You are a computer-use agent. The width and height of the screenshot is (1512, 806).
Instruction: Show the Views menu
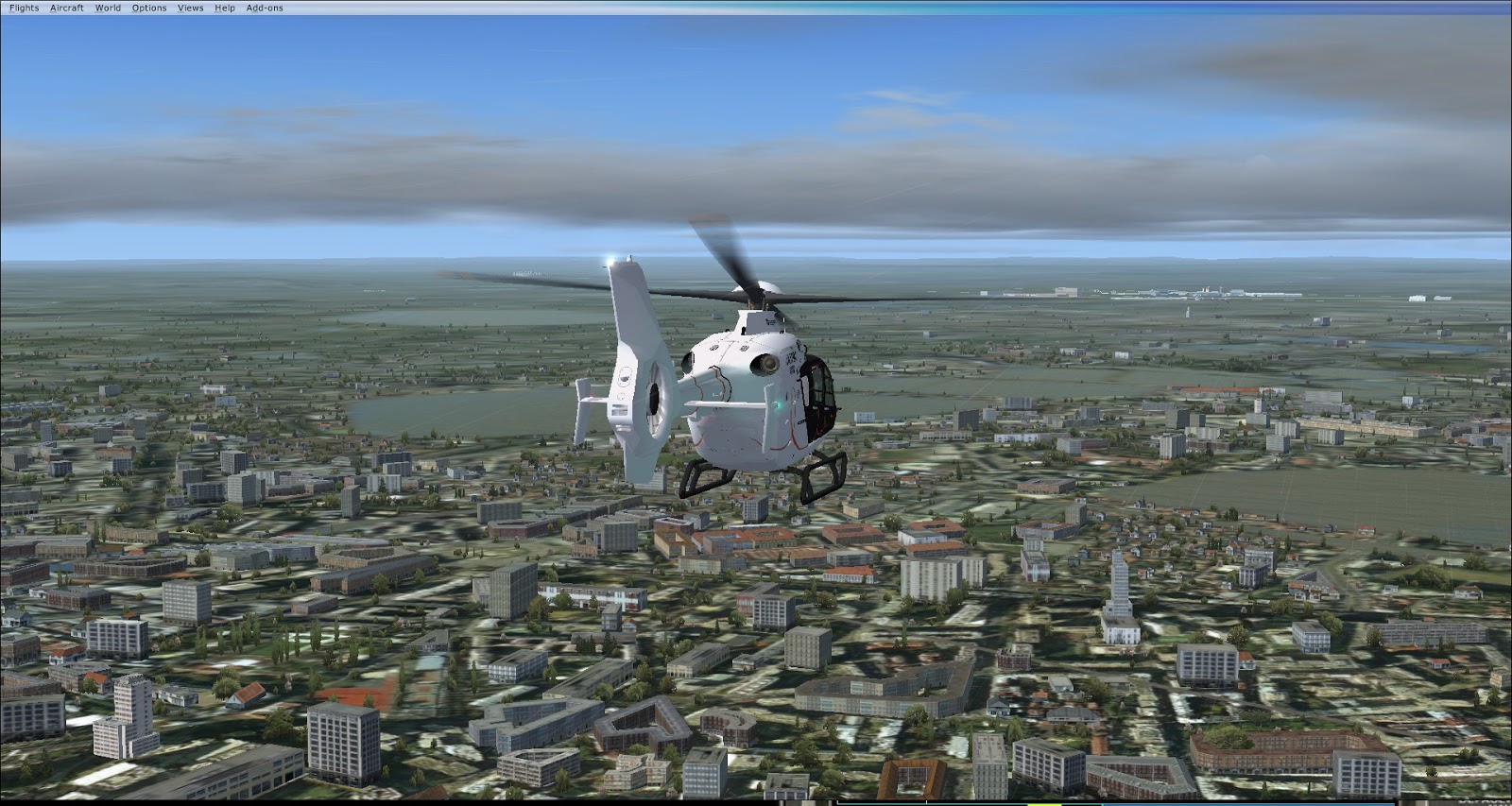click(x=190, y=8)
